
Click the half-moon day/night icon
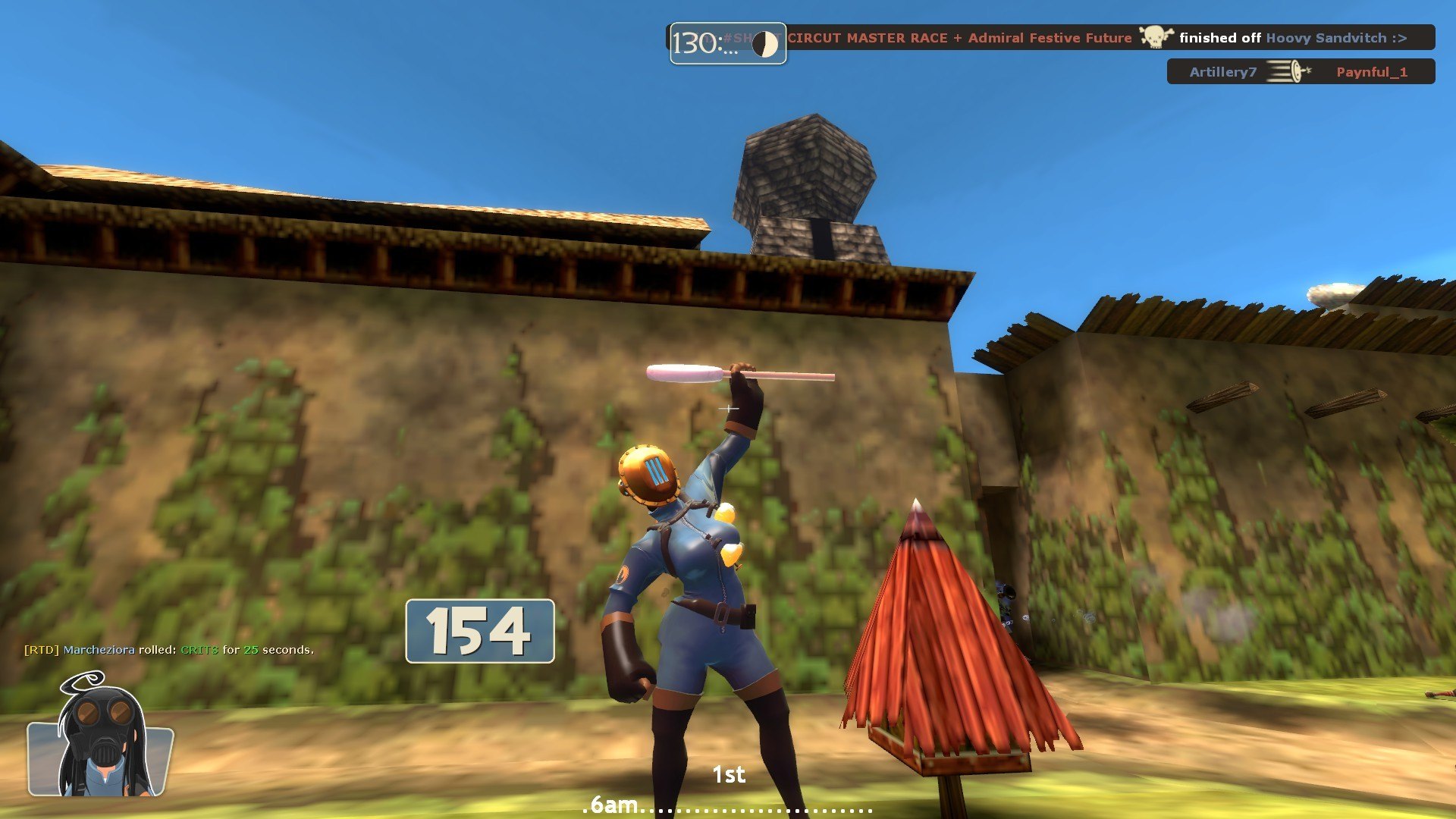click(x=764, y=45)
